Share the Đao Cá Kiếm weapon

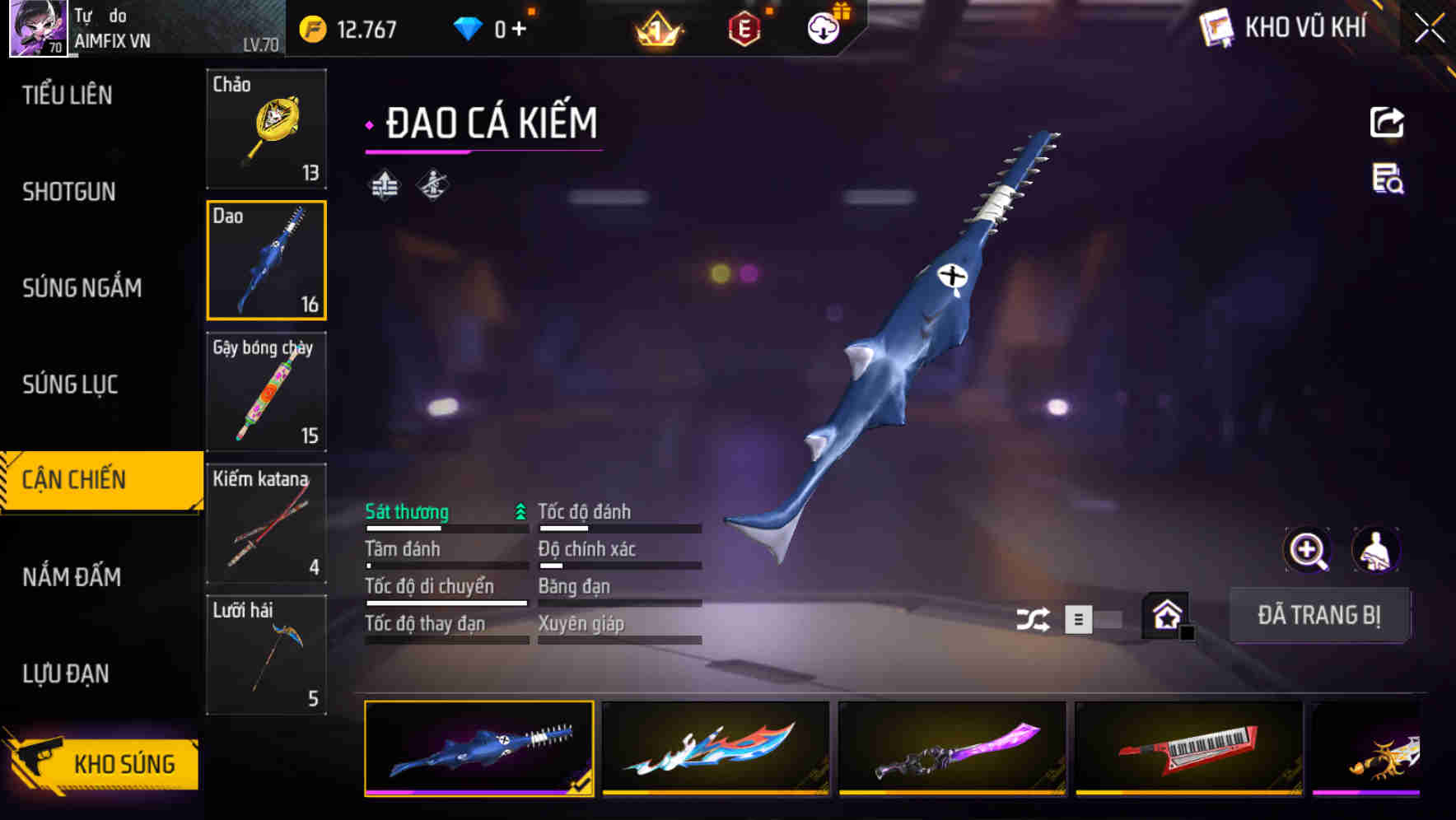pyautogui.click(x=1386, y=122)
